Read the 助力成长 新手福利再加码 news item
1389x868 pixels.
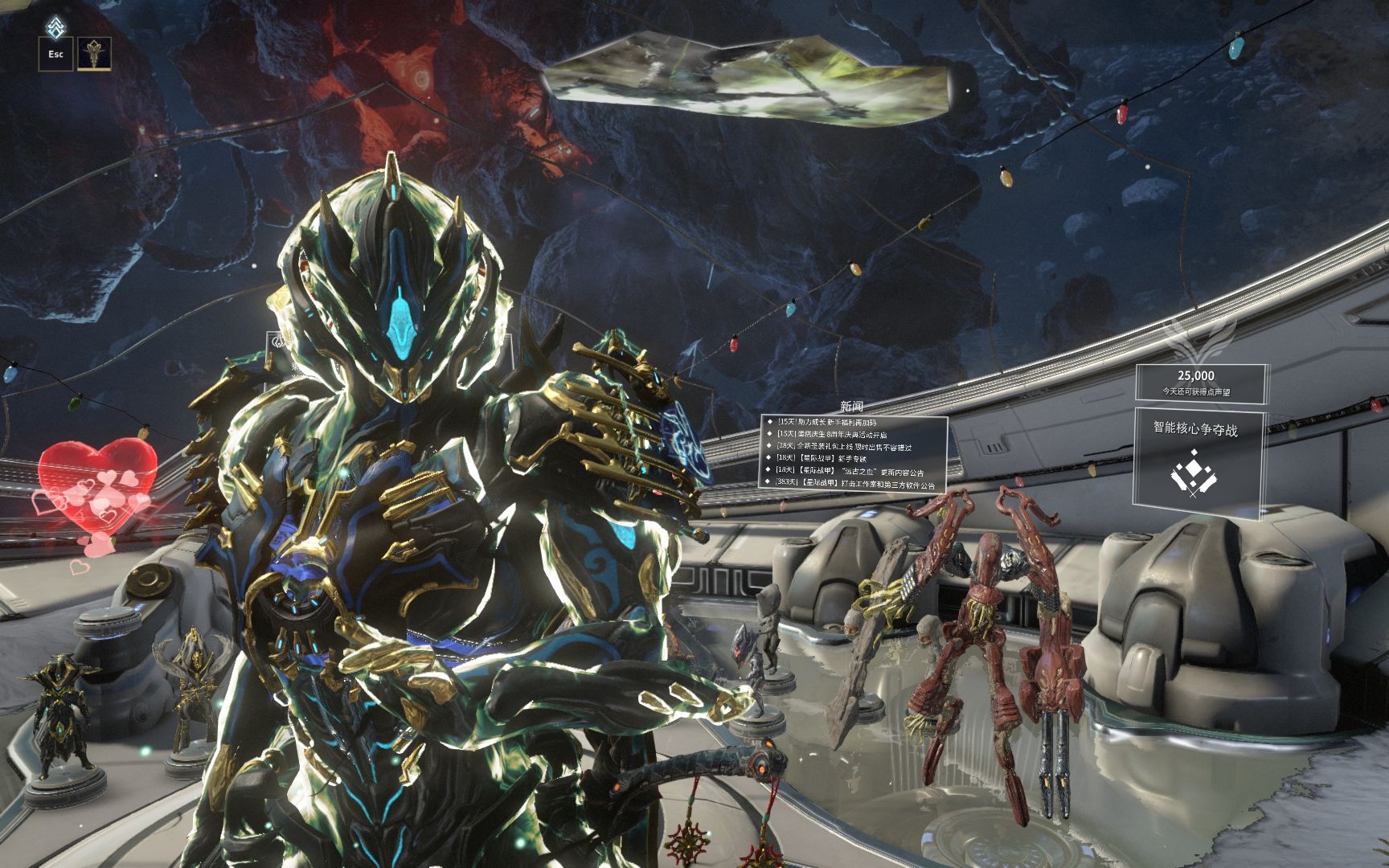coord(838,422)
